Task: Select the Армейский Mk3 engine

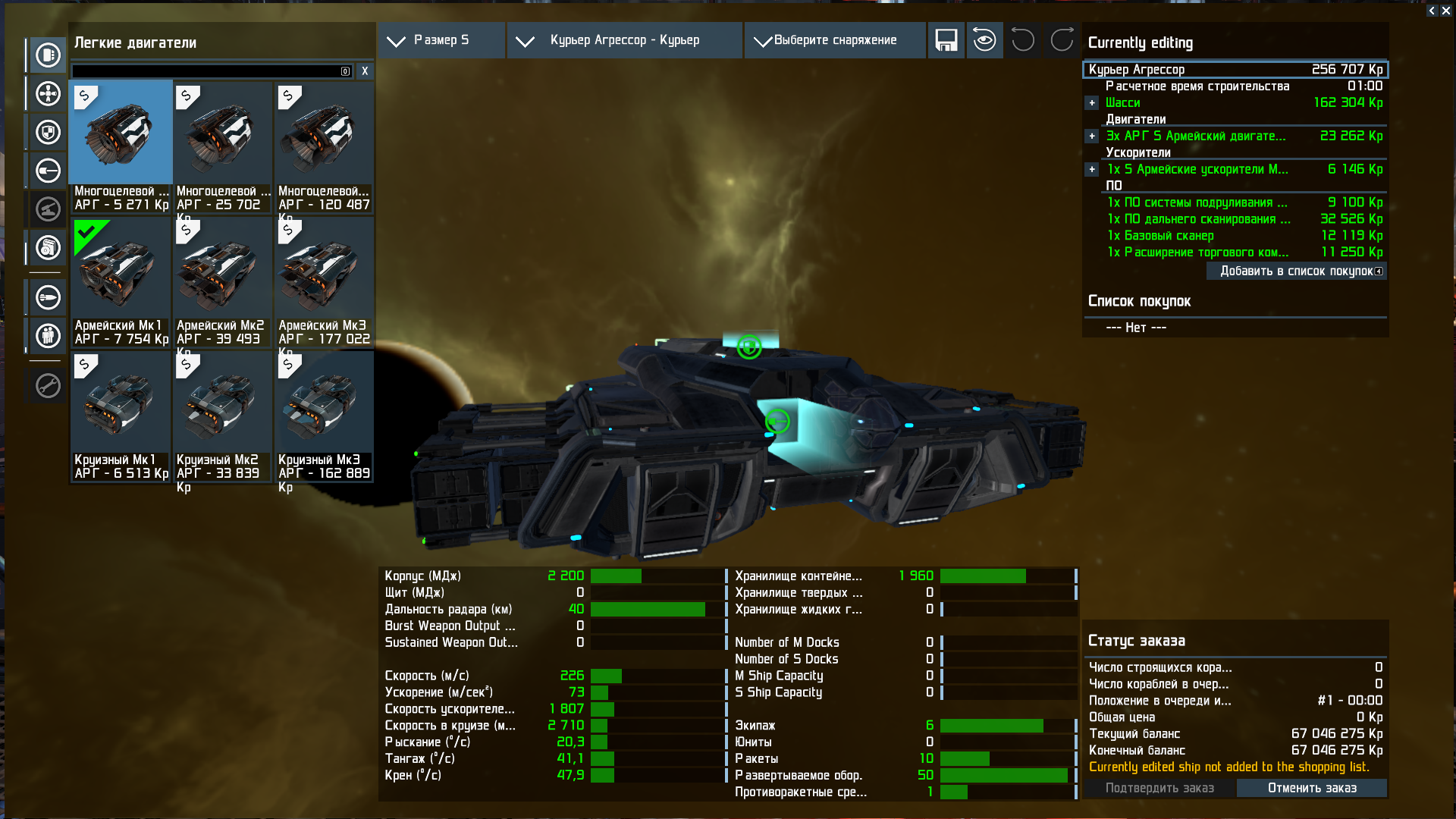Action: 324,282
